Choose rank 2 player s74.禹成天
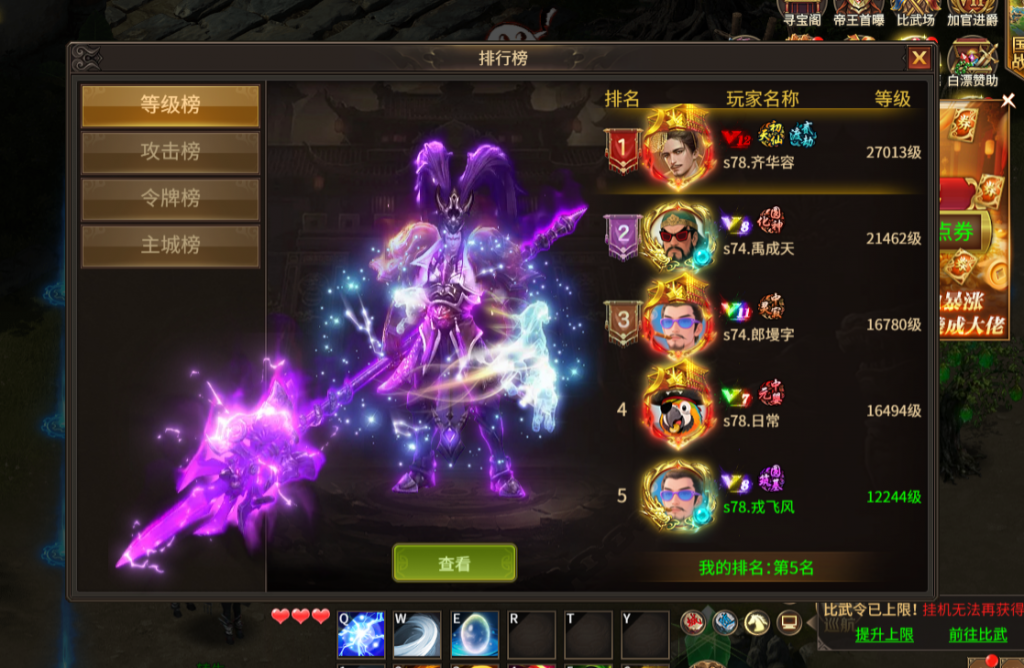This screenshot has width=1024, height=668. 760,238
